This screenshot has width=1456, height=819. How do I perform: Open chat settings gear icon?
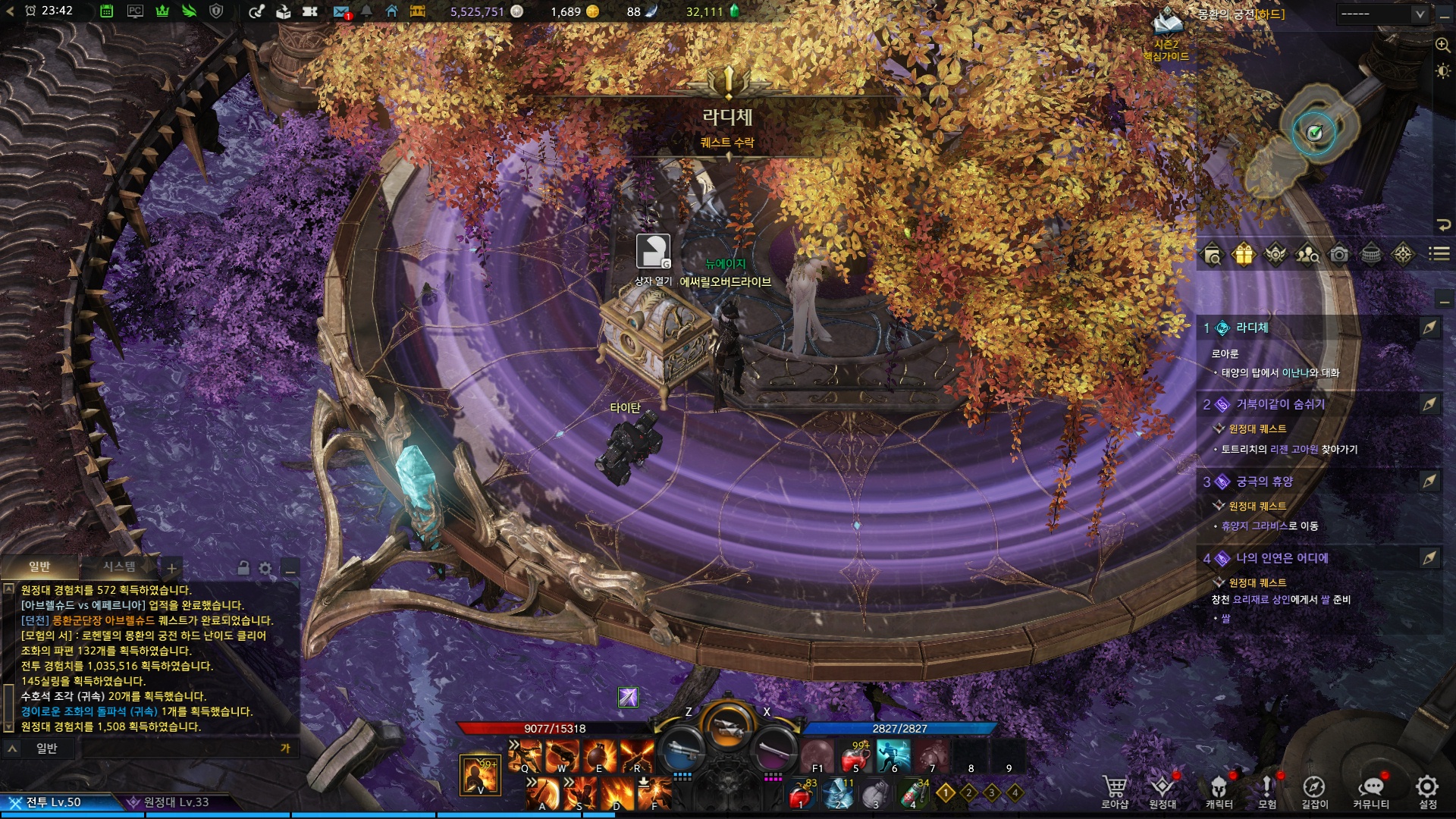click(265, 568)
